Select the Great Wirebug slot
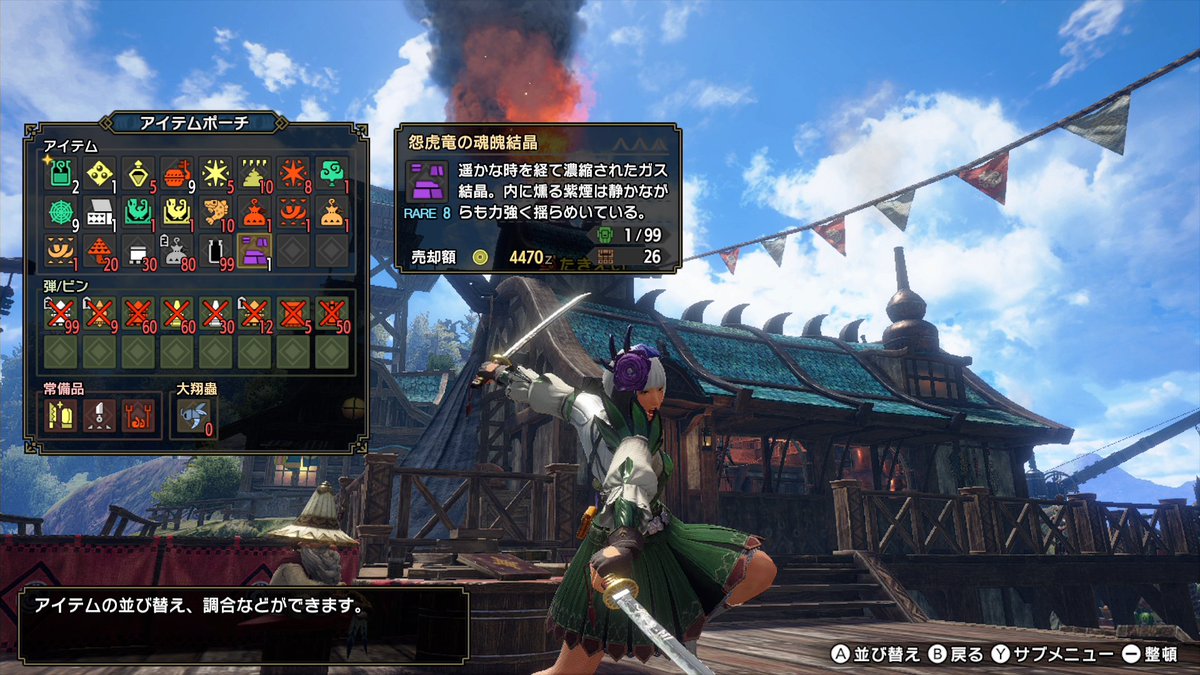This screenshot has width=1200, height=675. [193, 415]
